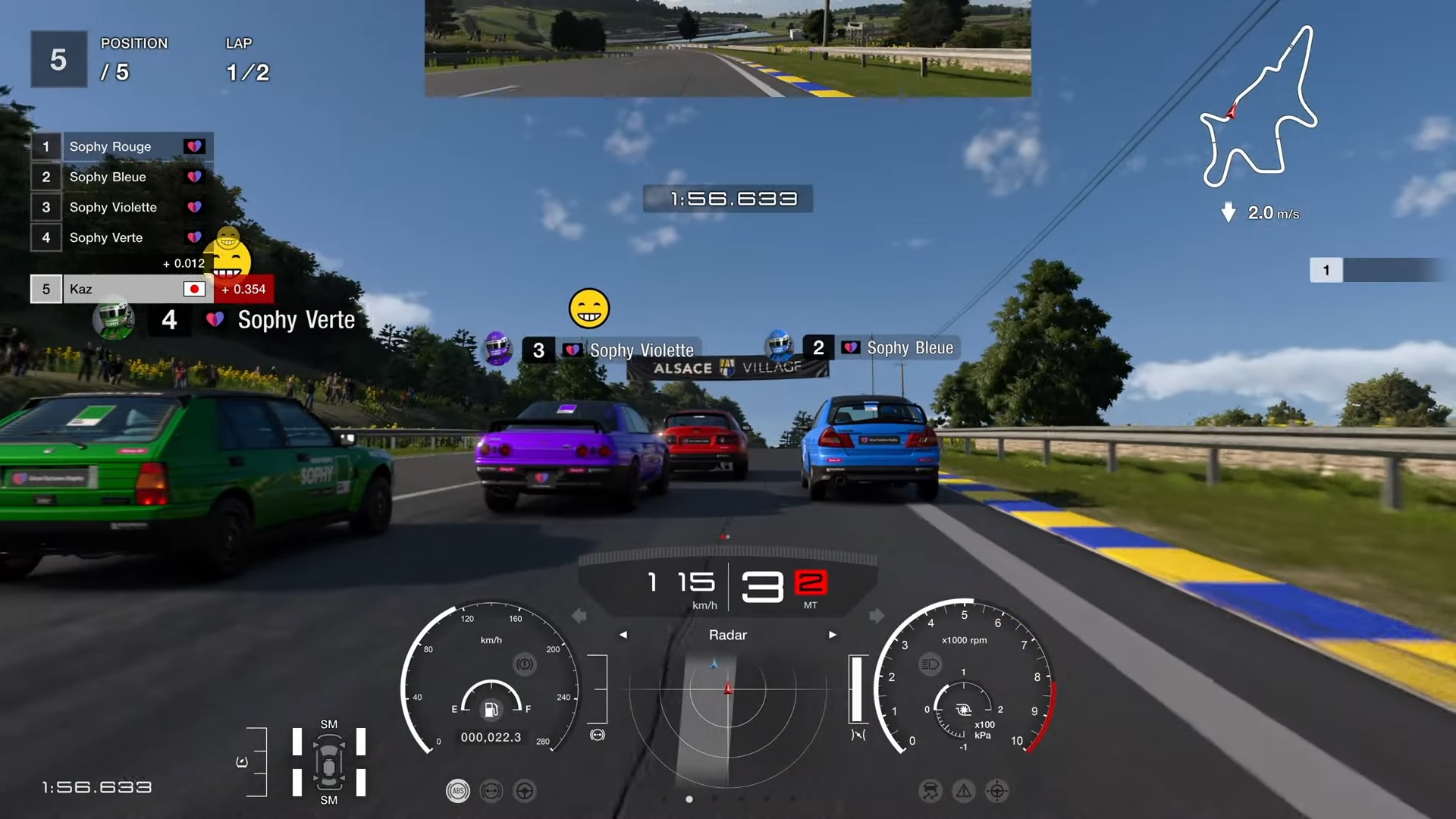
Task: Click the grinning emoji above Sophy Violette's tag
Action: pos(588,309)
